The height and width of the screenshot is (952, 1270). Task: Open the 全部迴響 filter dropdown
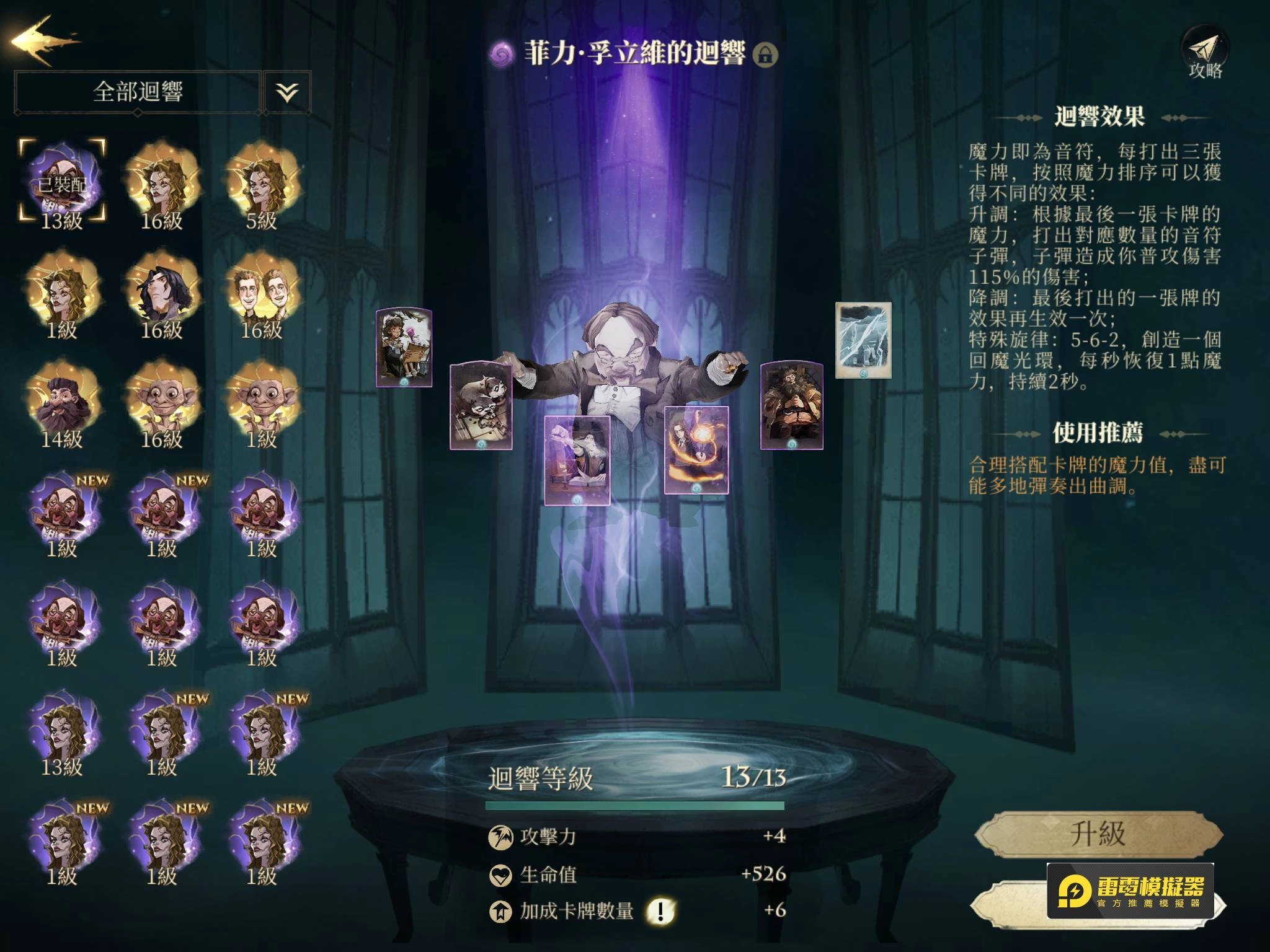pyautogui.click(x=138, y=92)
